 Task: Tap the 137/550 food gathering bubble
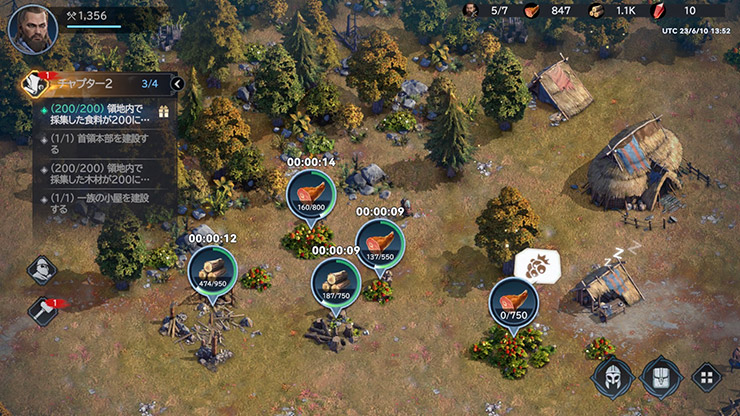click(380, 243)
